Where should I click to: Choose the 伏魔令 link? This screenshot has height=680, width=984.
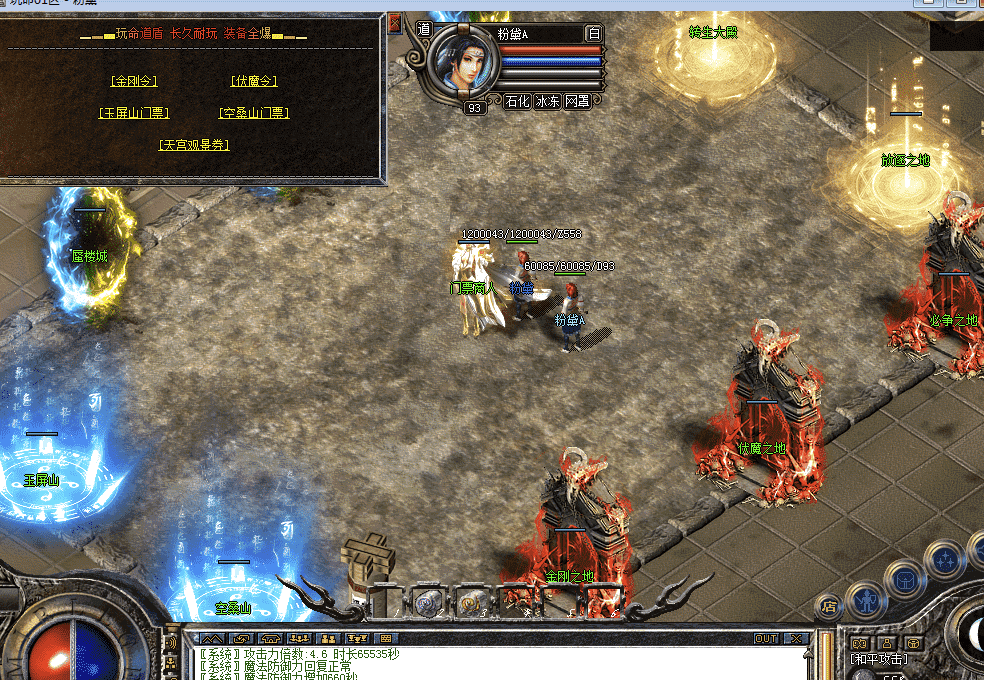253,81
